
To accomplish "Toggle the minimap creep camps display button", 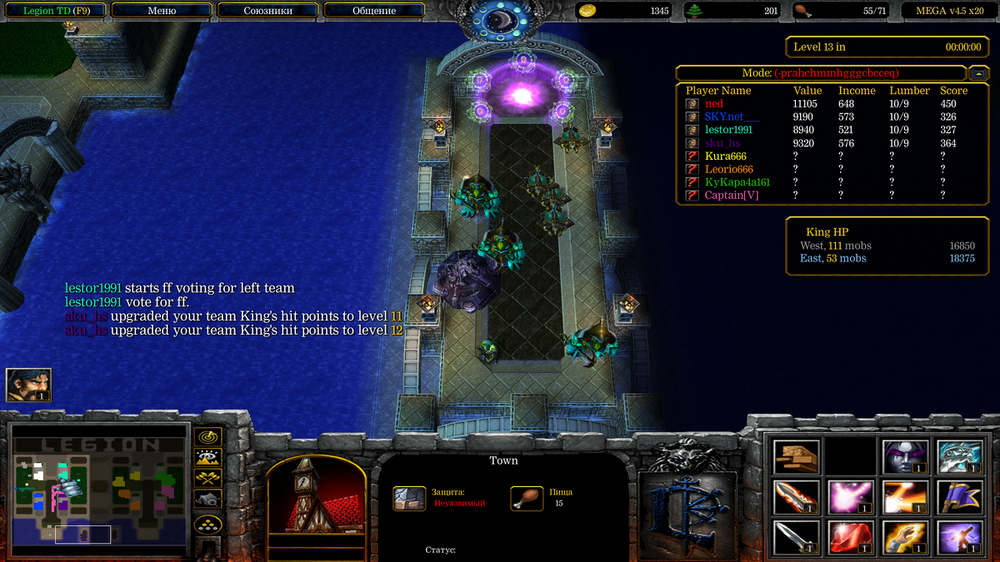I will [208, 498].
